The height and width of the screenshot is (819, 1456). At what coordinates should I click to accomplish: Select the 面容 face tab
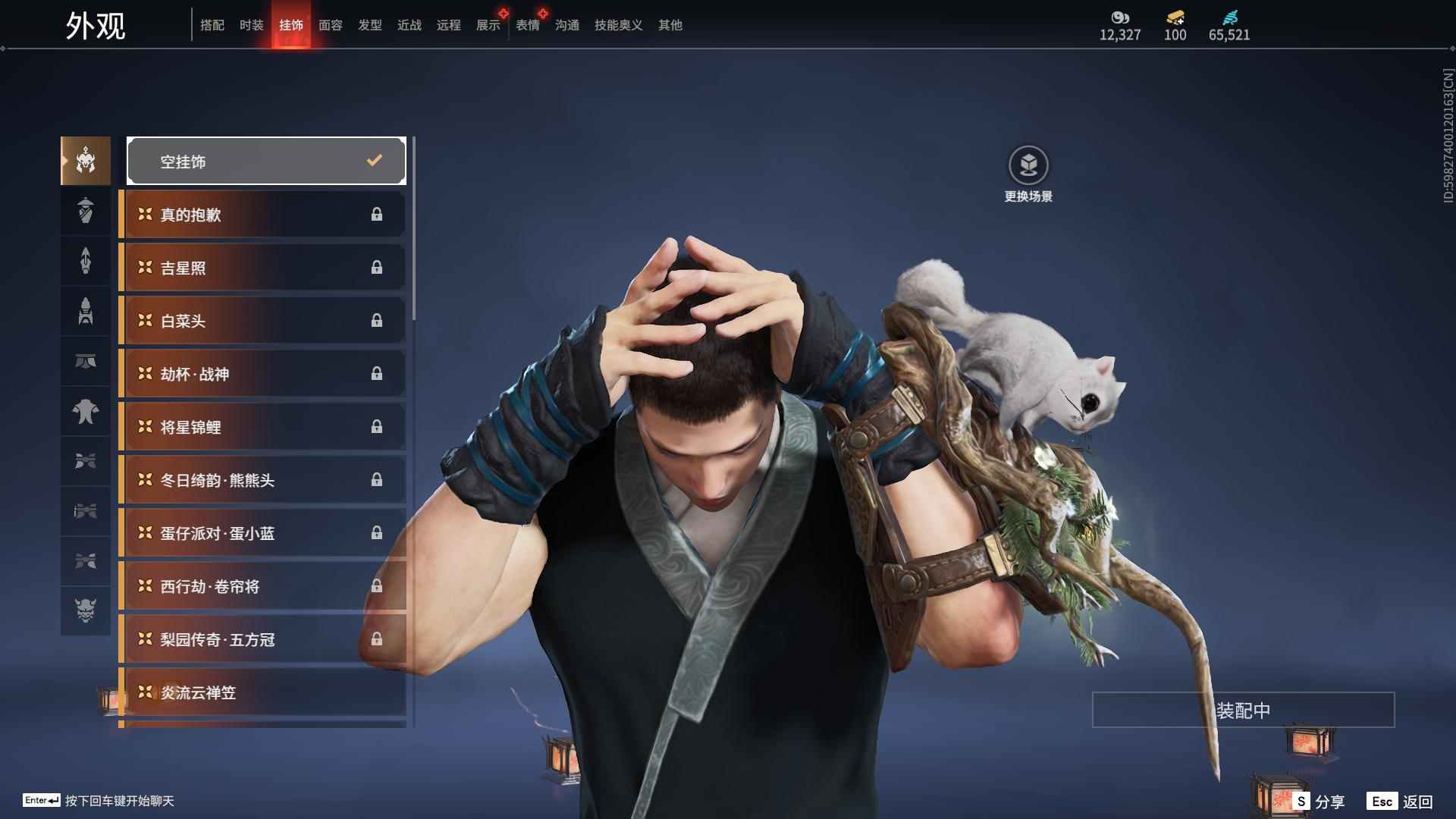coord(330,25)
